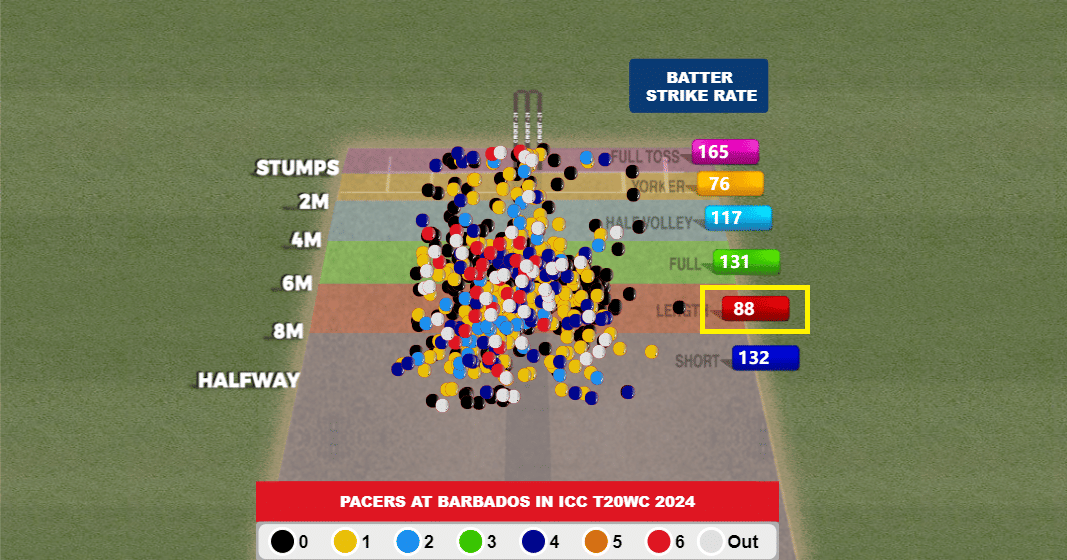
Task: Toggle the white Out legend entry
Action: [727, 542]
